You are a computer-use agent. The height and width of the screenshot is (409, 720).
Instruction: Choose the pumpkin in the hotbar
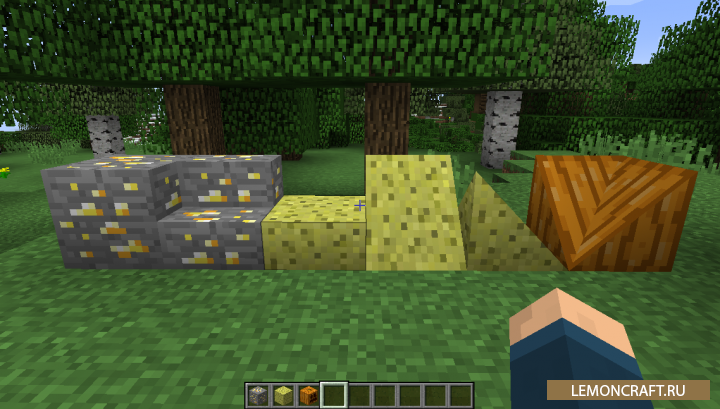click(308, 395)
